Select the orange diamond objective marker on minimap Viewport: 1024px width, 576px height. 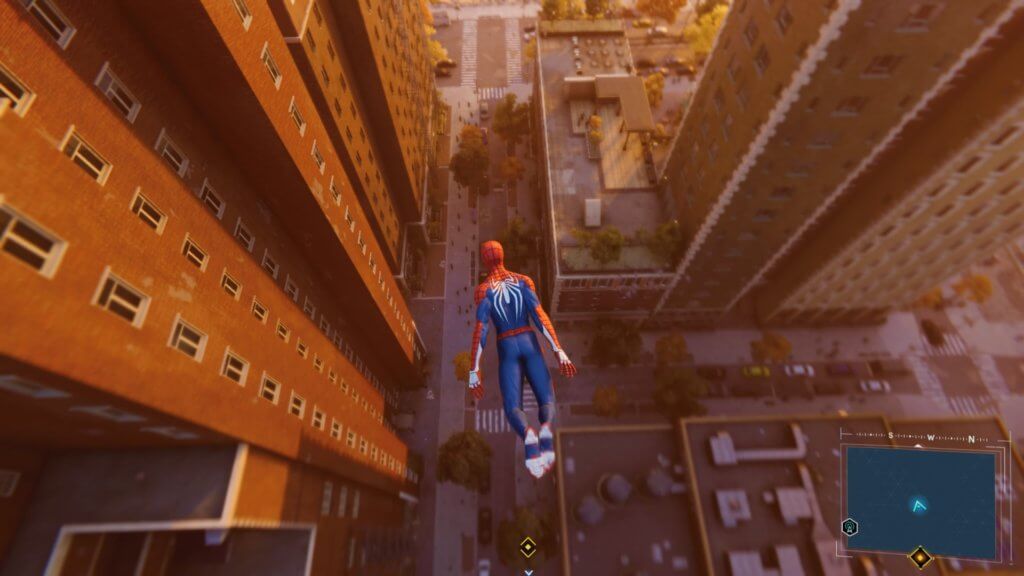(919, 557)
